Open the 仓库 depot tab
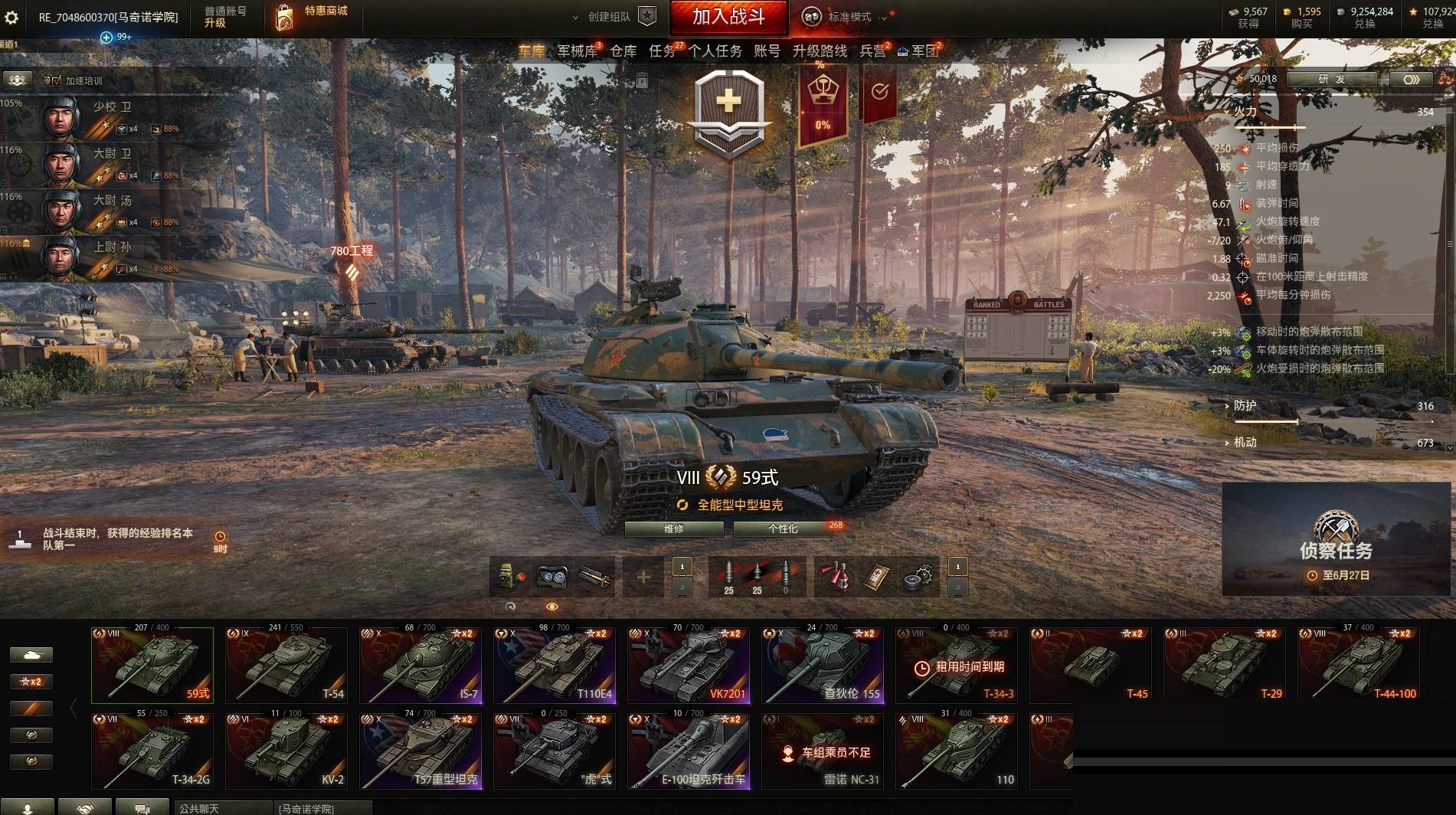 point(623,51)
